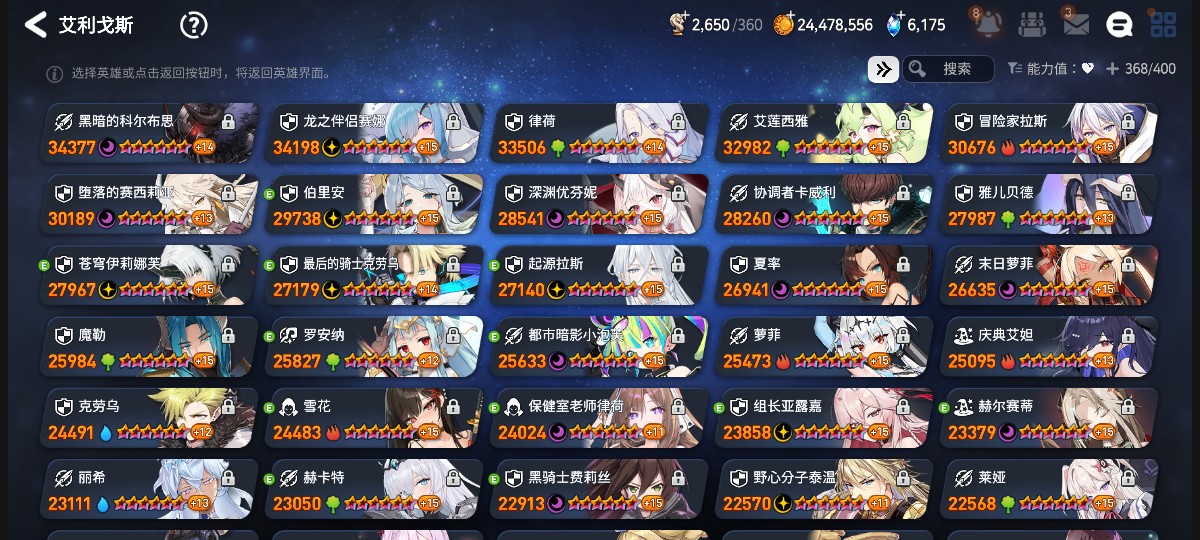Open the question mark help icon
This screenshot has height=540, width=1200.
click(193, 25)
